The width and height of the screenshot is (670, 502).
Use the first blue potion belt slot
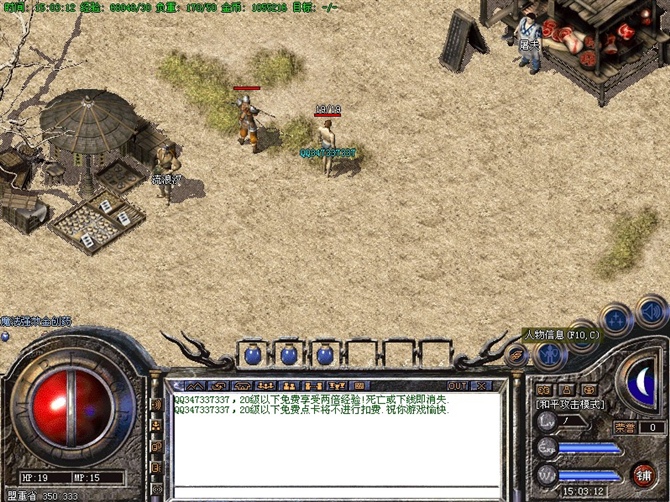255,354
